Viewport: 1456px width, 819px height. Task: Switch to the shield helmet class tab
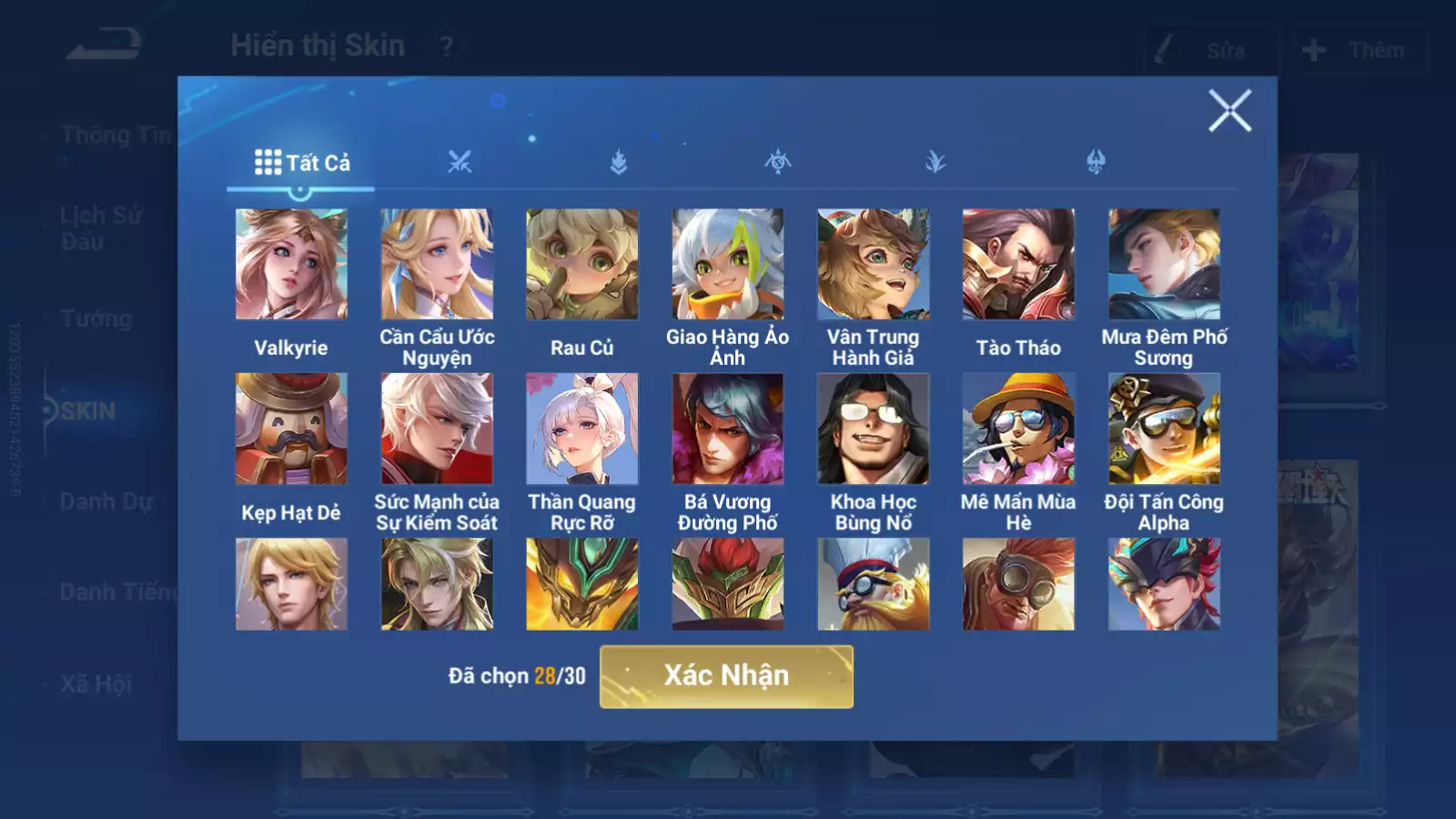pos(1096,163)
